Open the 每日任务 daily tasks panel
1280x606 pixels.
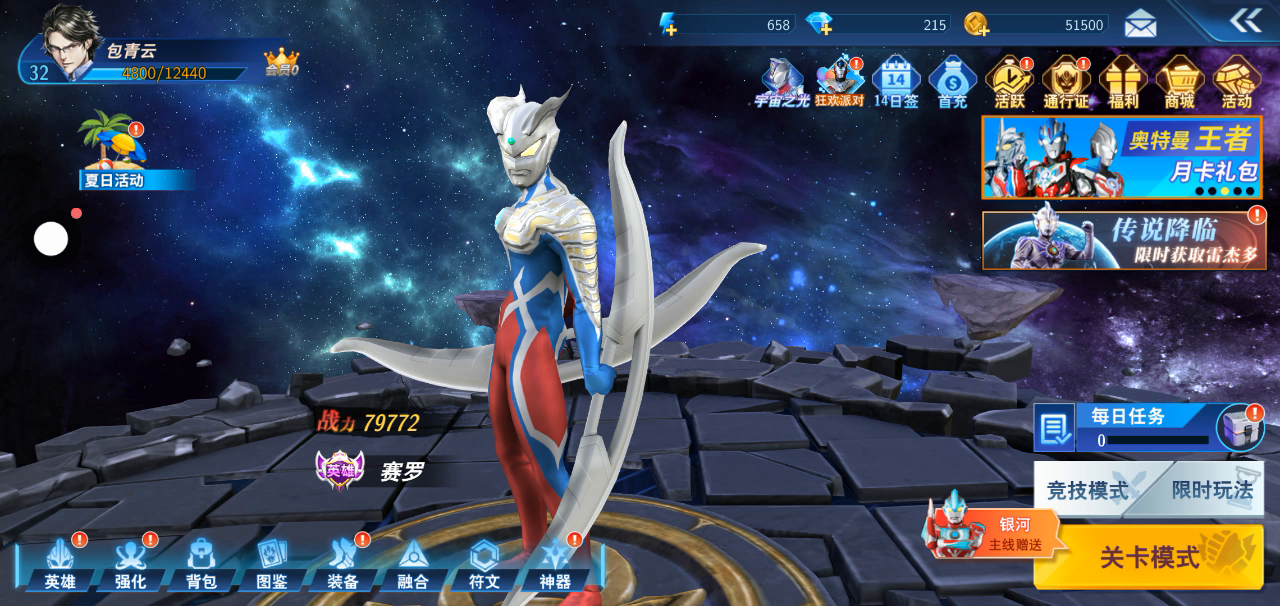pos(1130,427)
